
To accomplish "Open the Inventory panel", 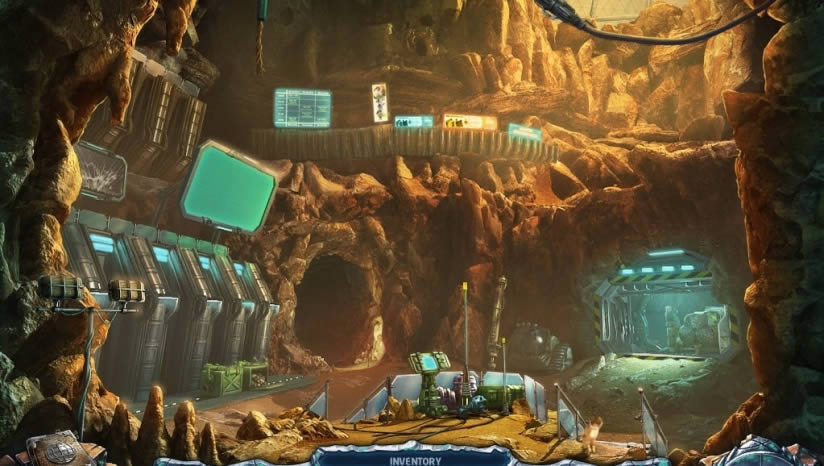I will 414,460.
